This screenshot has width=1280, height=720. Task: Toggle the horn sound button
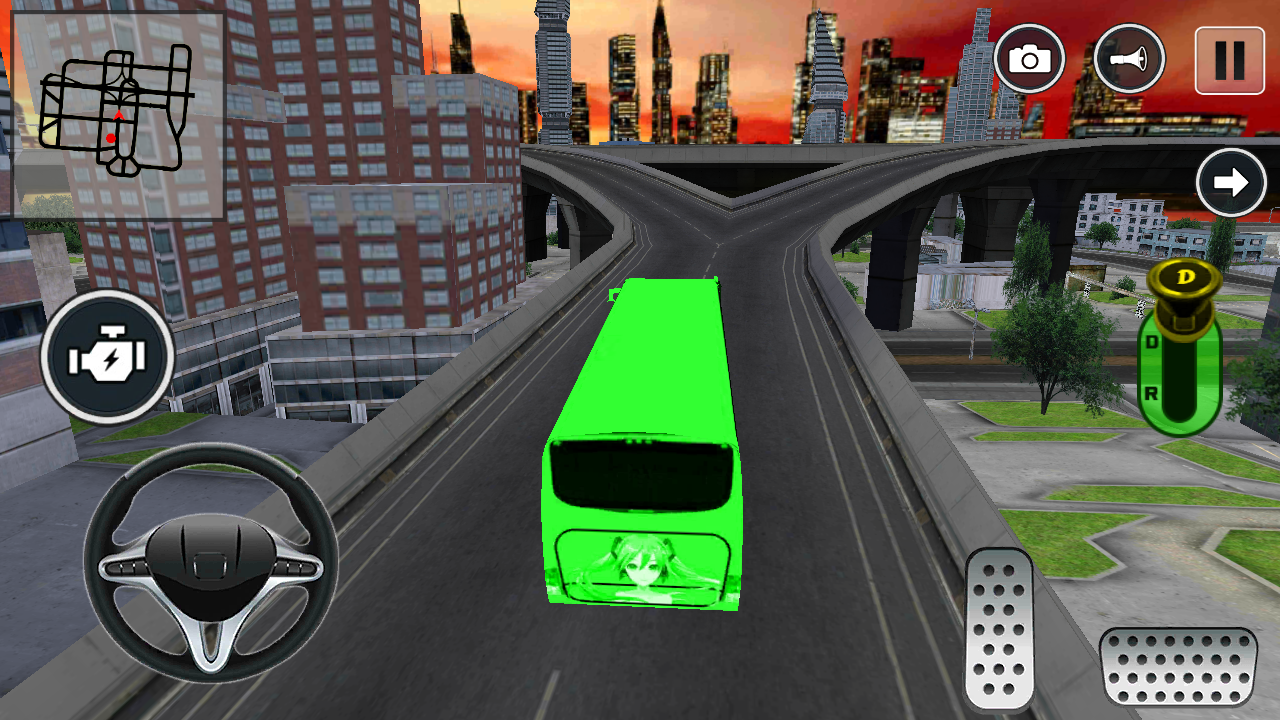coord(1129,60)
